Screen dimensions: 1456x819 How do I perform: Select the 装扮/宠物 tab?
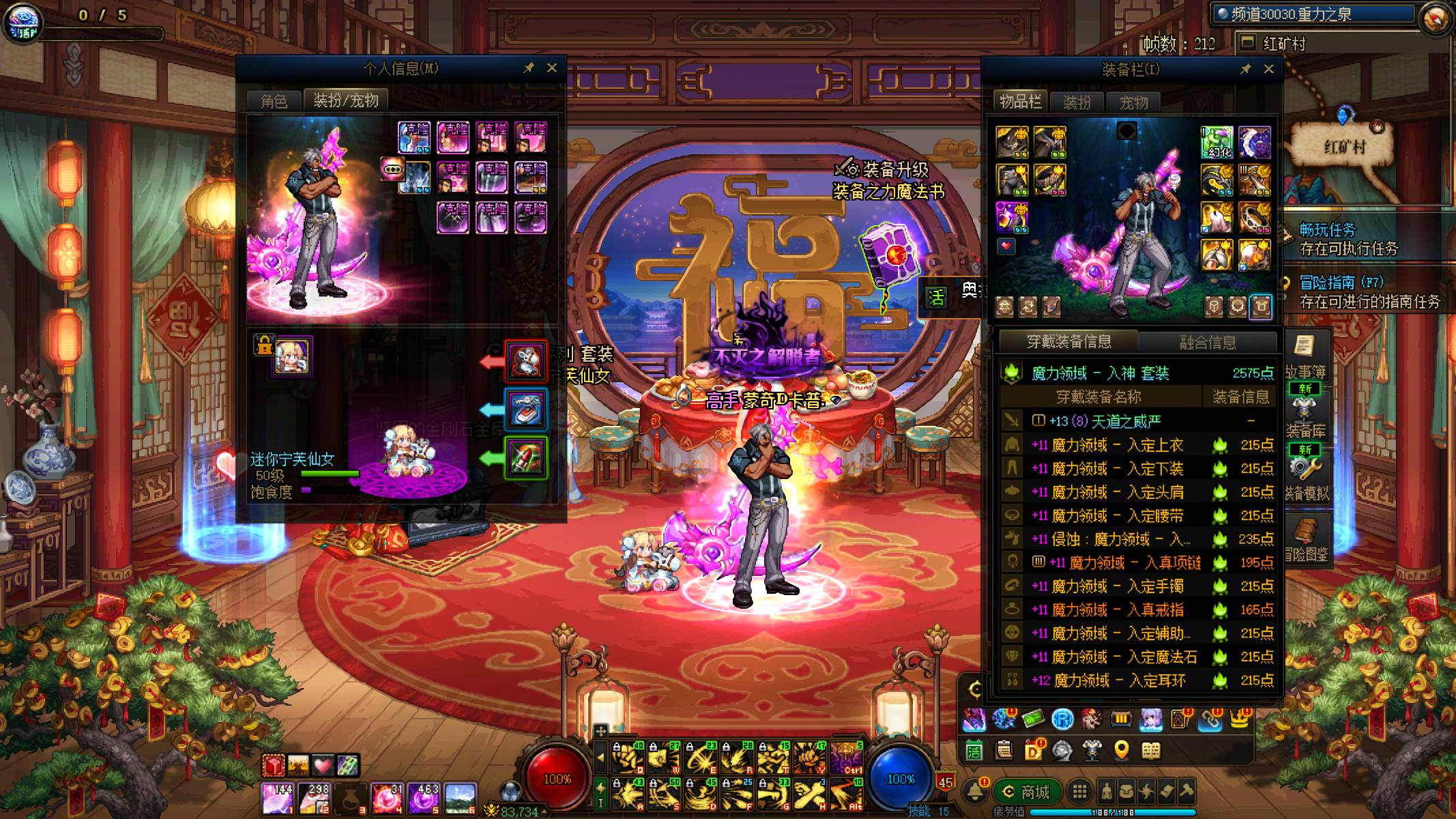click(x=346, y=100)
